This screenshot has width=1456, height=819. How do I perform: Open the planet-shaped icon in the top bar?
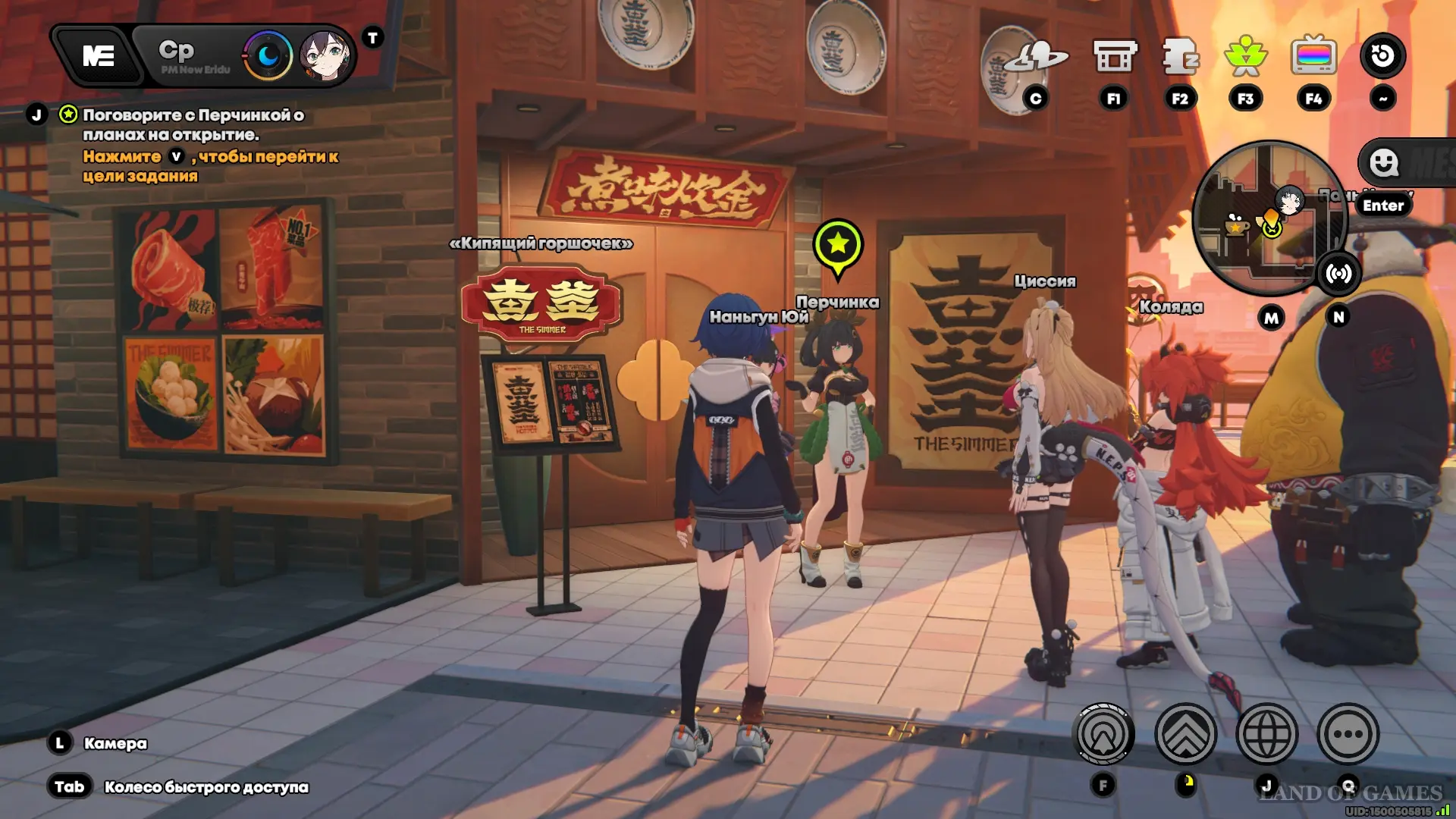(1035, 58)
